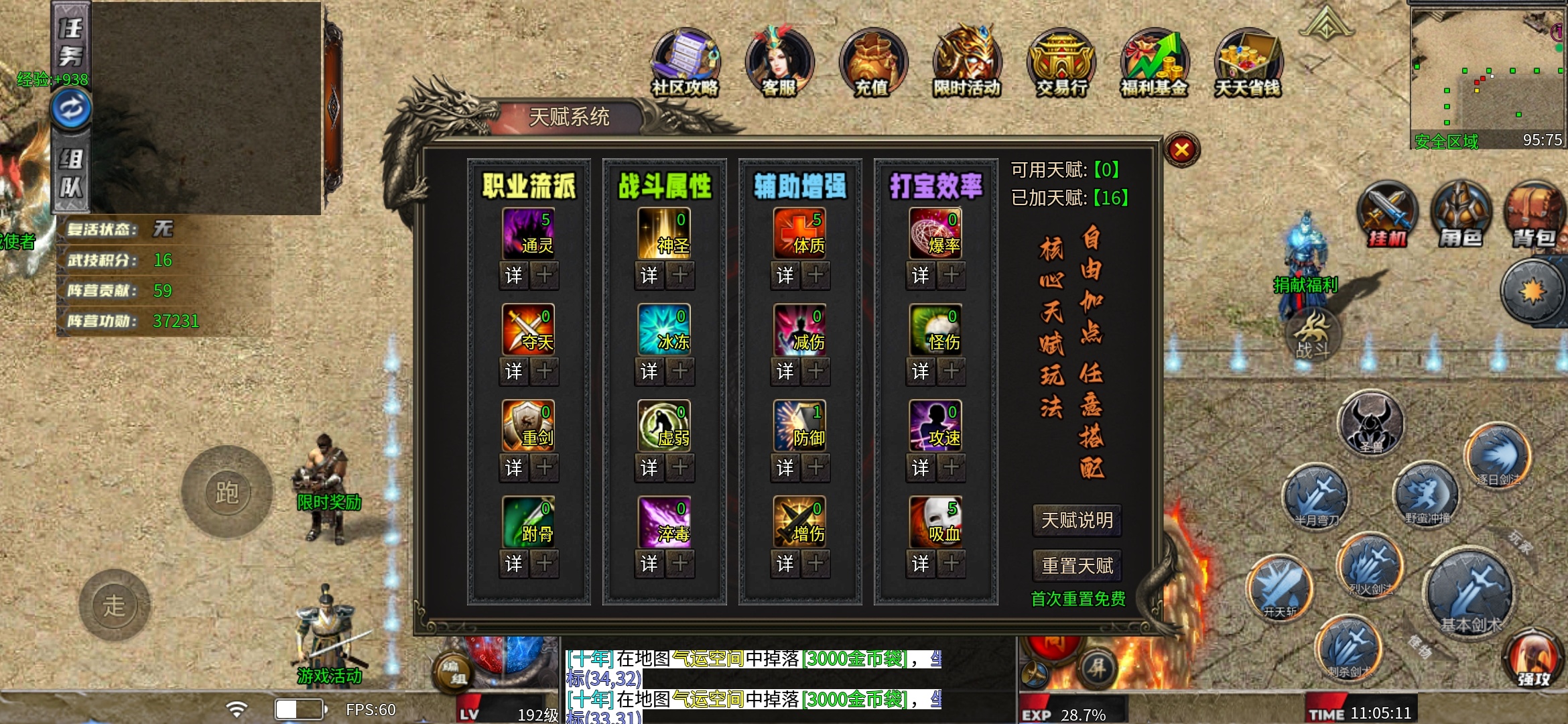Close the talent system window

[1181, 149]
